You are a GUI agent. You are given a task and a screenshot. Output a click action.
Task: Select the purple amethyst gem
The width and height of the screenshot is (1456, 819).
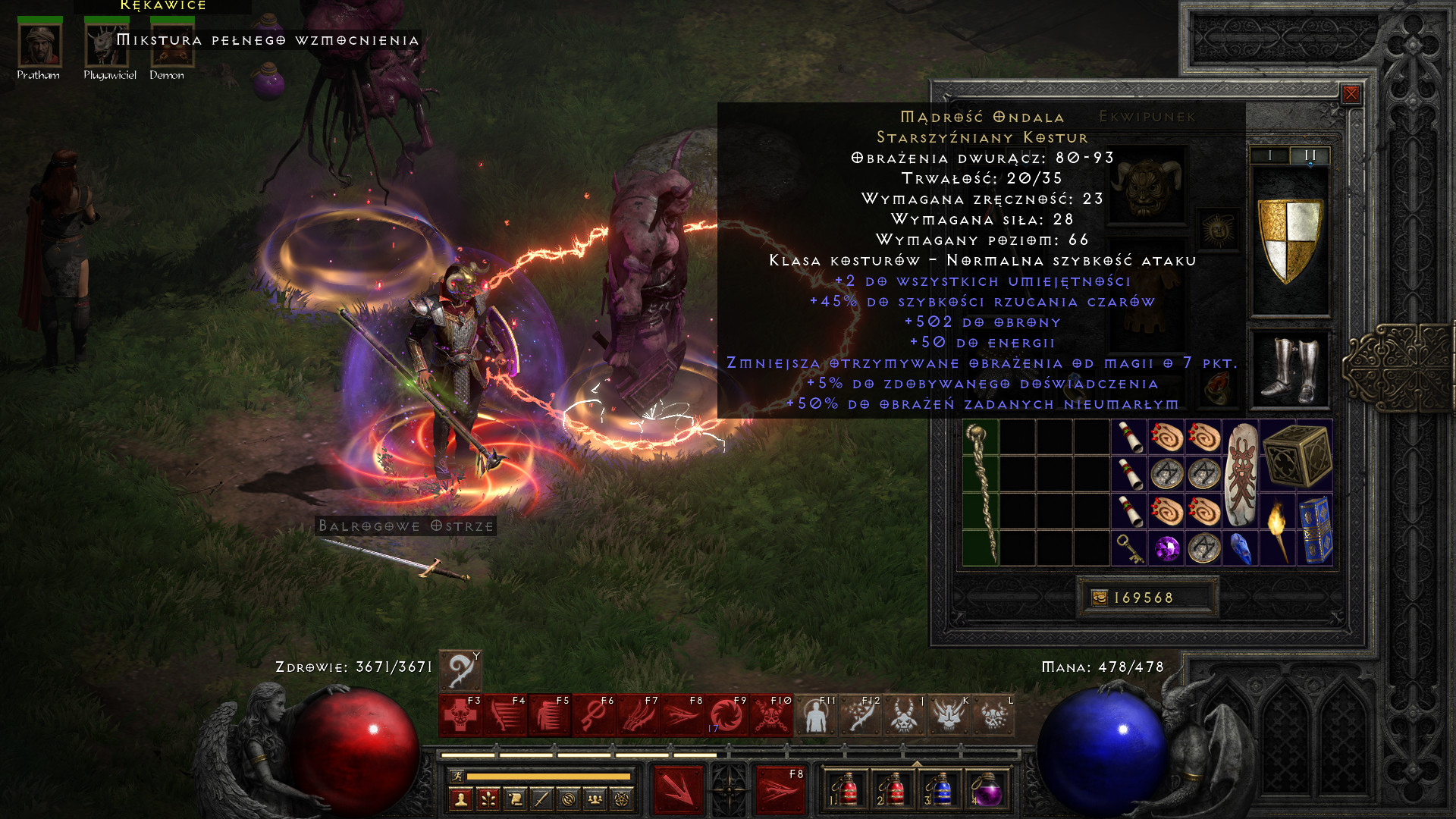[1167, 548]
